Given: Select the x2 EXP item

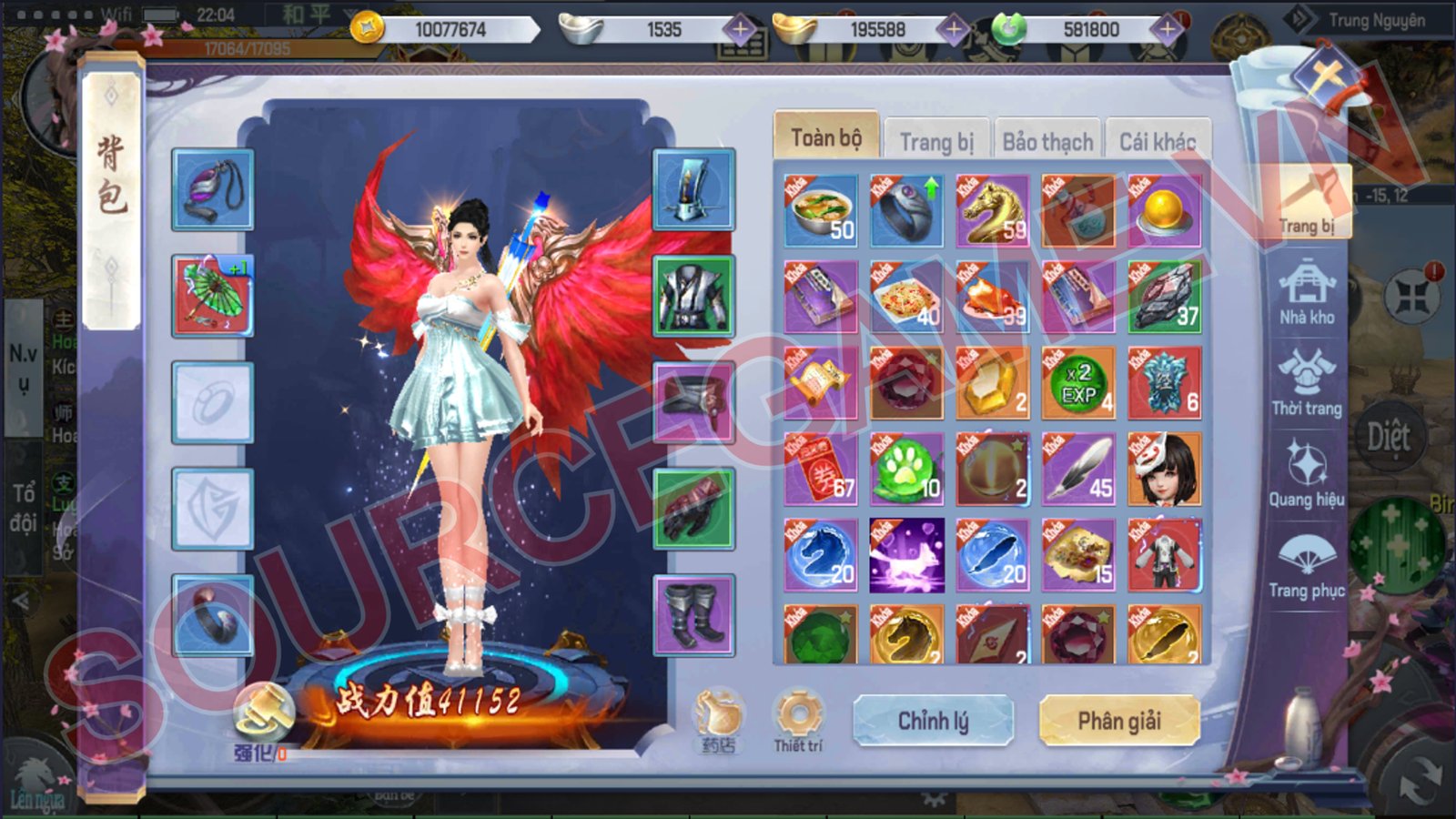Looking at the screenshot, I should [1079, 383].
